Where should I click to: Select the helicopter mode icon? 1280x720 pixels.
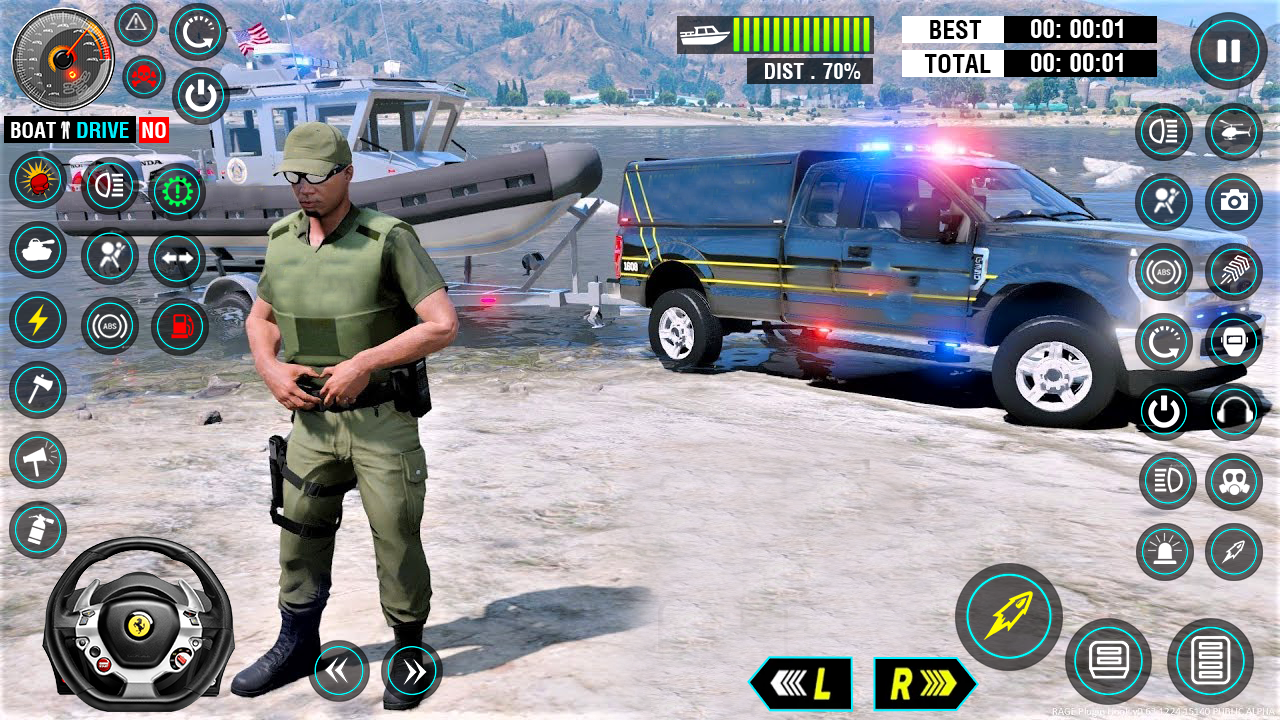(x=1232, y=132)
